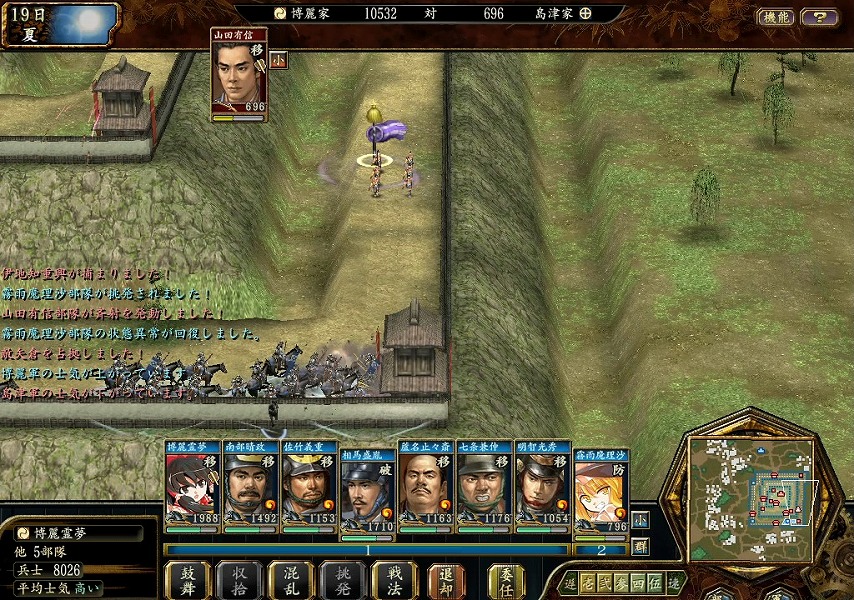
Task: Activate the 混乱 confusion command
Action: coord(291,580)
